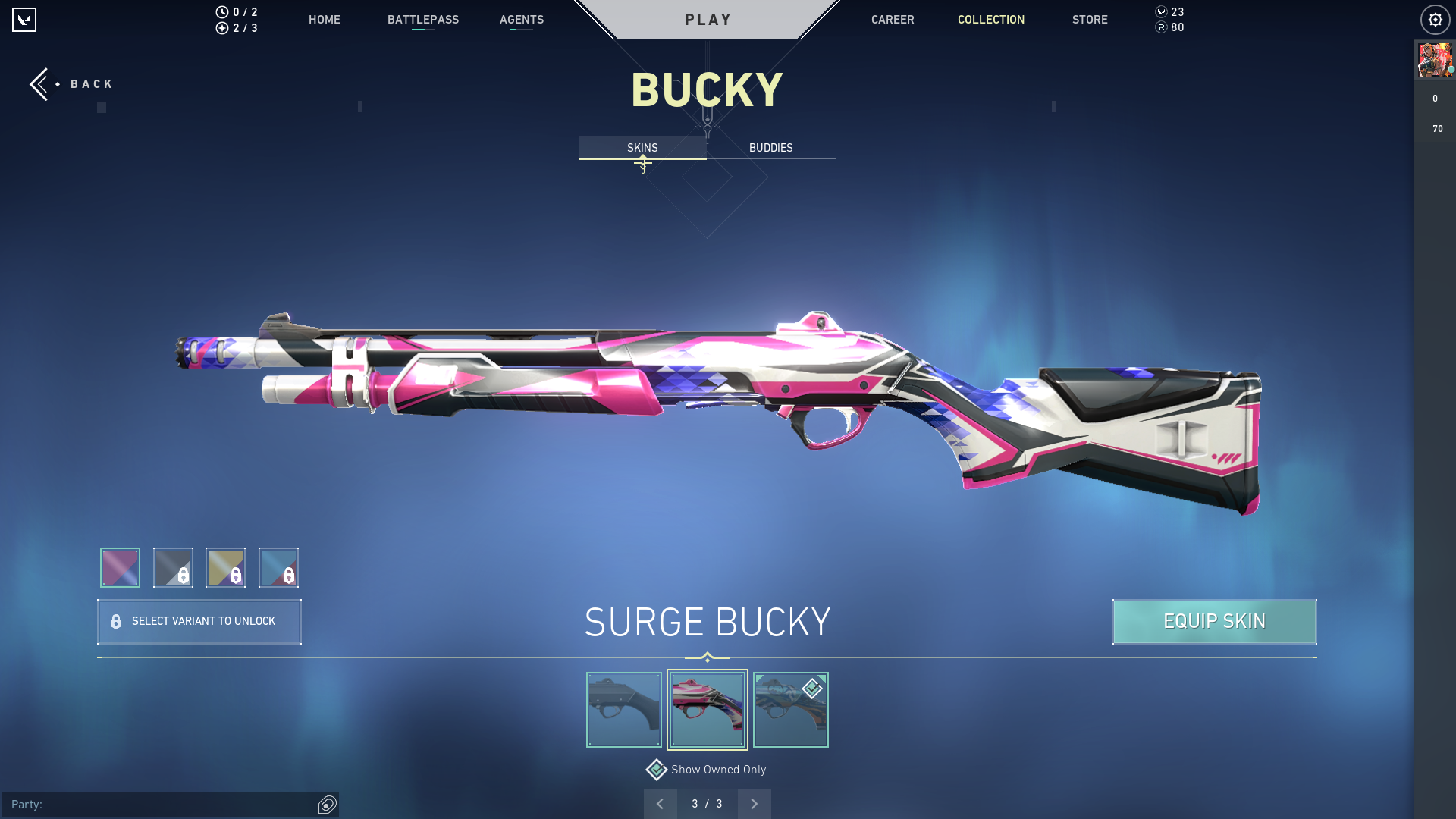The height and width of the screenshot is (819, 1456).
Task: Click Select Variant to Unlock button
Action: click(199, 622)
